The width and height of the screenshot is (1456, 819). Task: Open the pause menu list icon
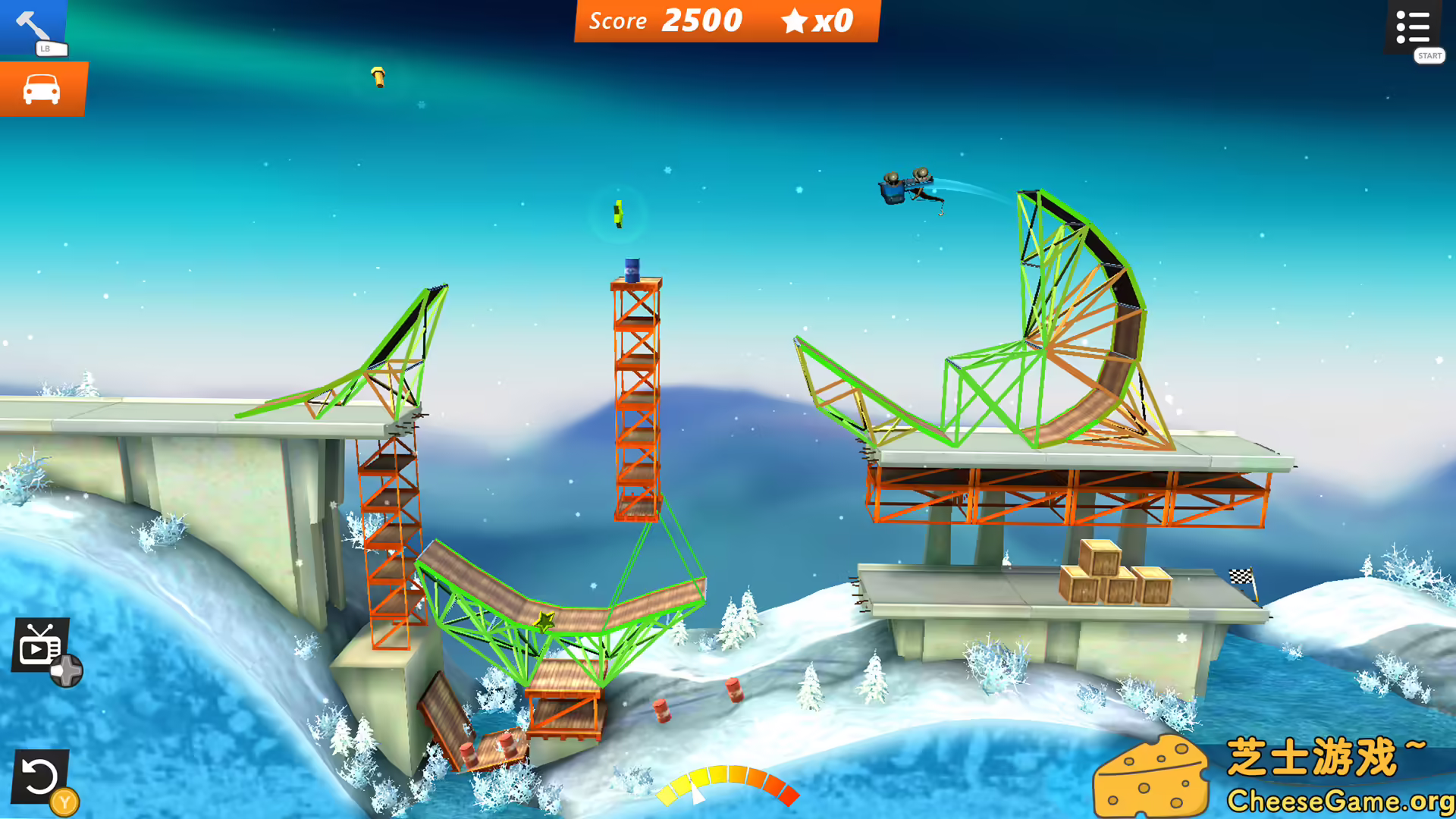(x=1414, y=27)
